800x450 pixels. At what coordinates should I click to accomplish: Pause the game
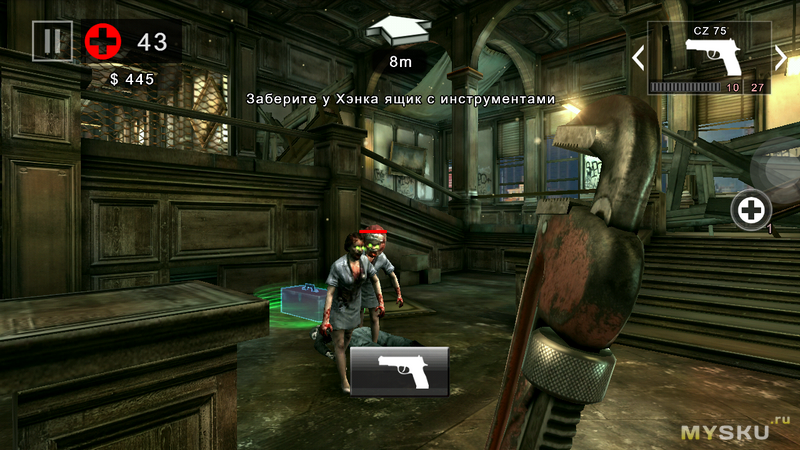[x=52, y=41]
